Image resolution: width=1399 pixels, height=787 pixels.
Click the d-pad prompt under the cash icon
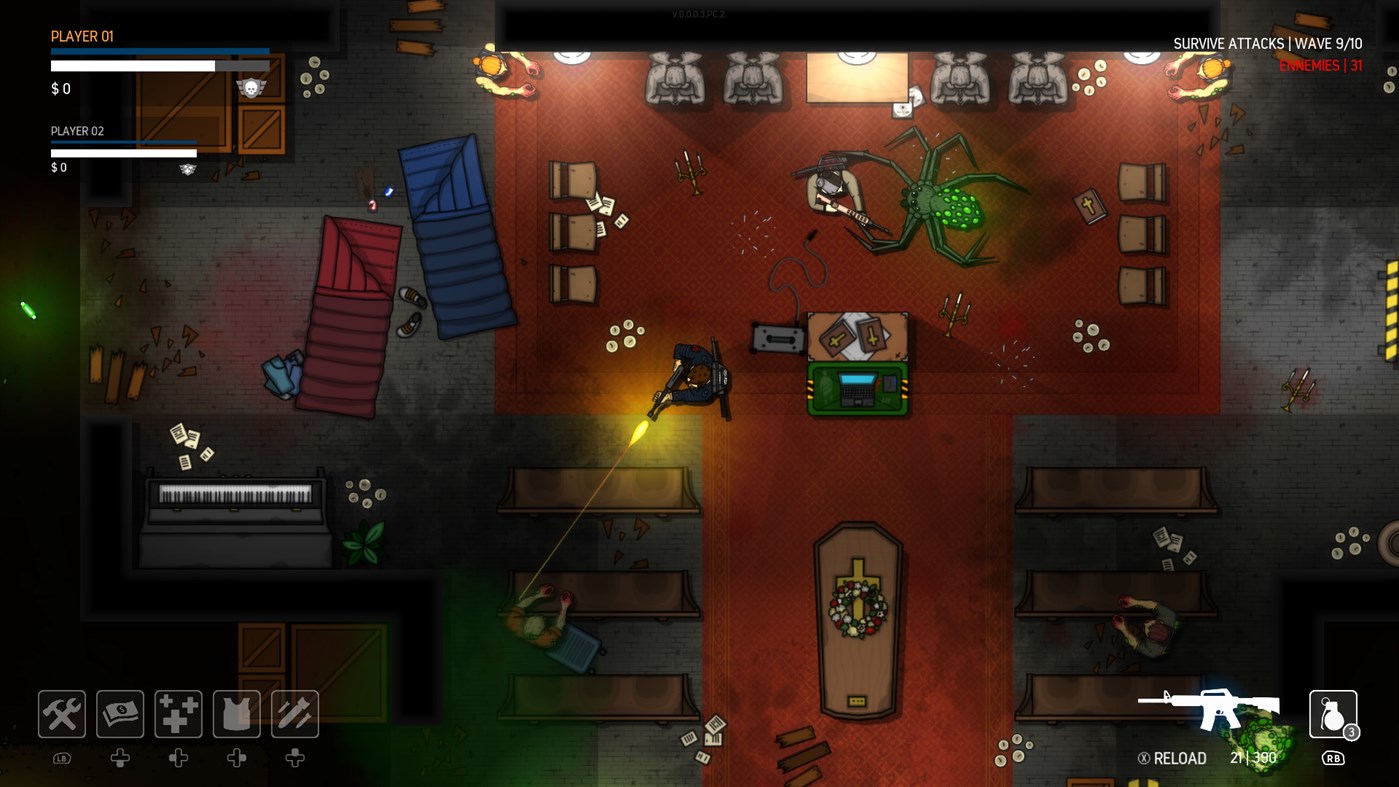(120, 758)
